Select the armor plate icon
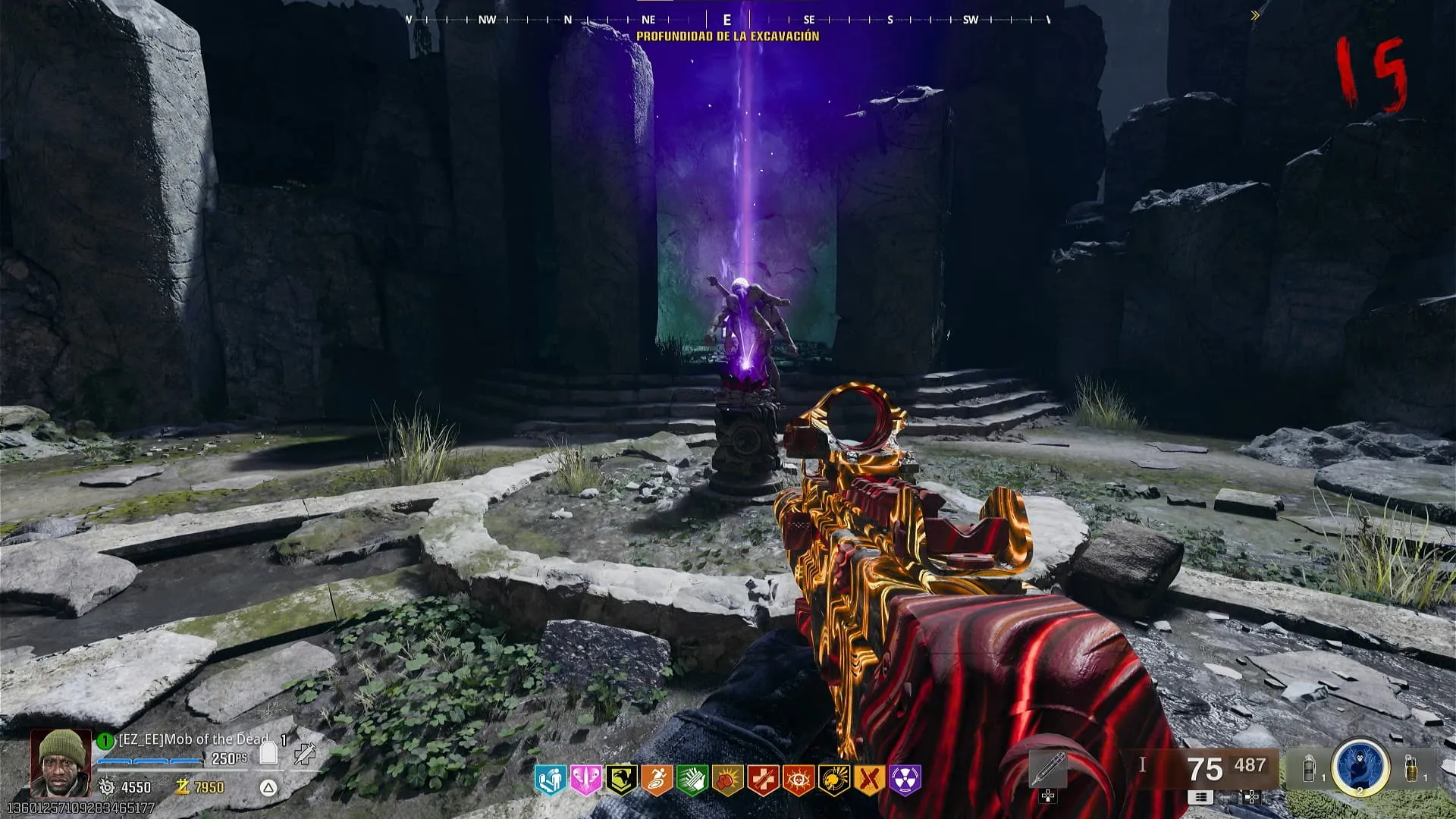 coord(268,753)
